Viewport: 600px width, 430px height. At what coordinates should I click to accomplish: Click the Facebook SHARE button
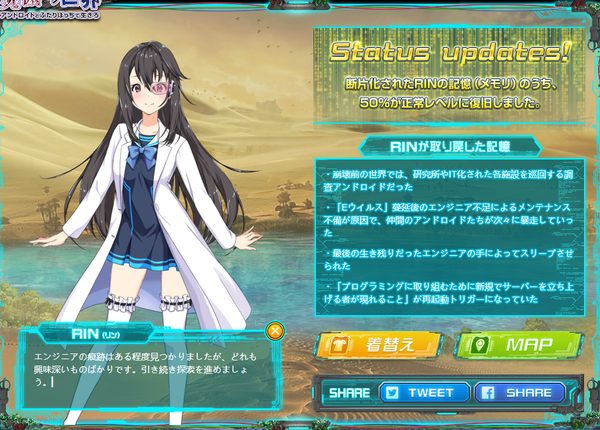(x=521, y=393)
